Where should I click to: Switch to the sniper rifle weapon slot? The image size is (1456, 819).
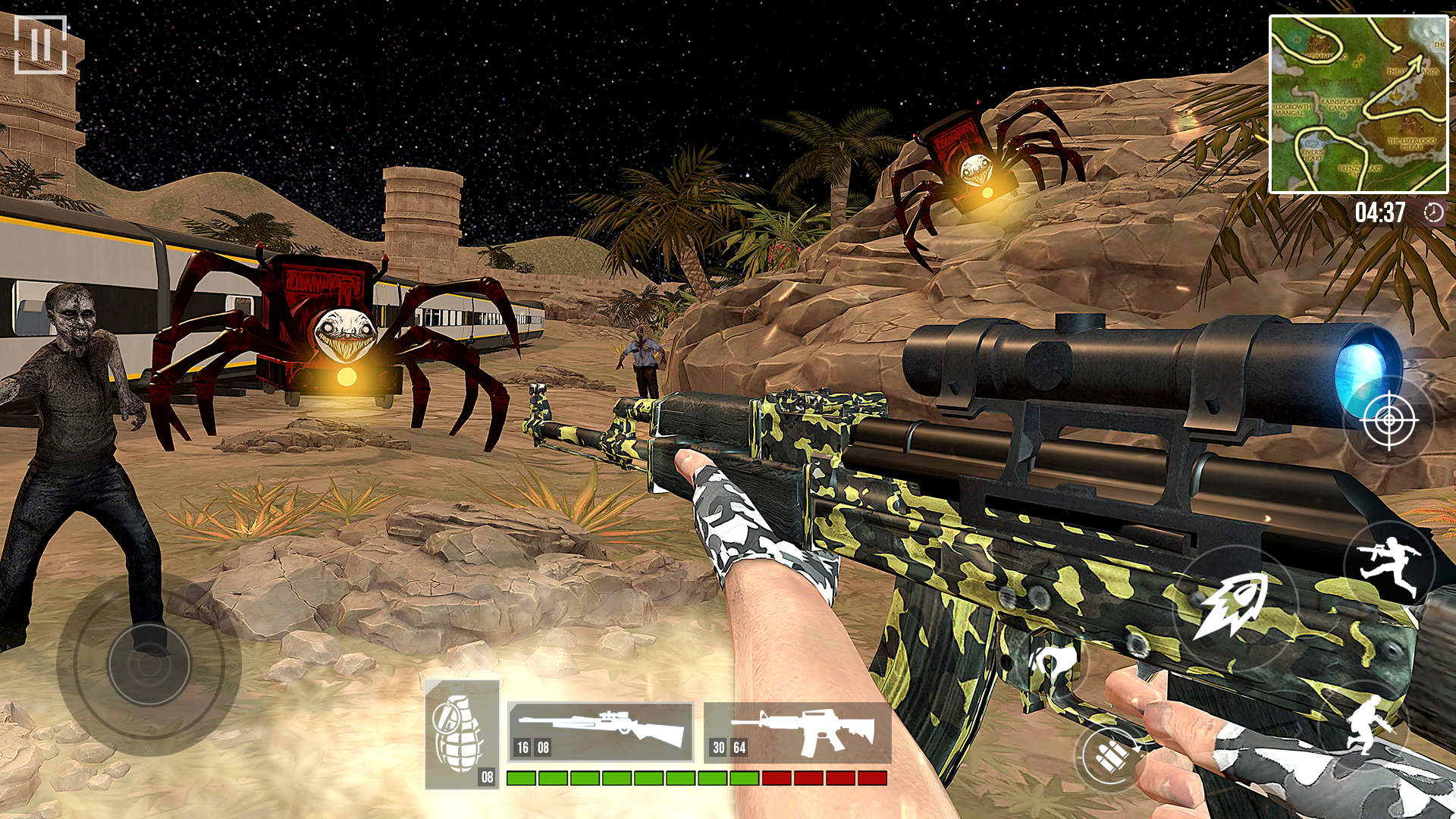pyautogui.click(x=600, y=732)
